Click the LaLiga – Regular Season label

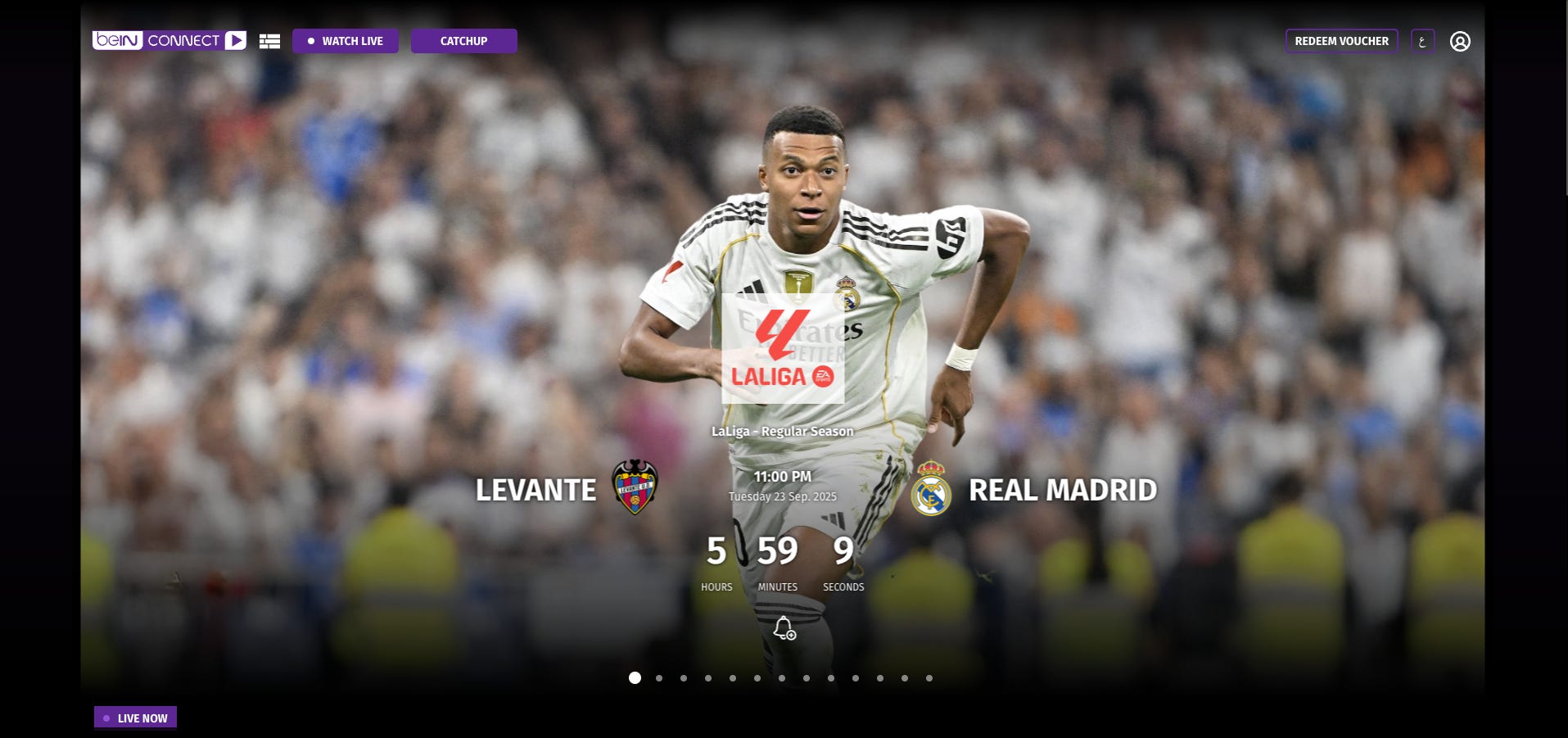pyautogui.click(x=782, y=431)
